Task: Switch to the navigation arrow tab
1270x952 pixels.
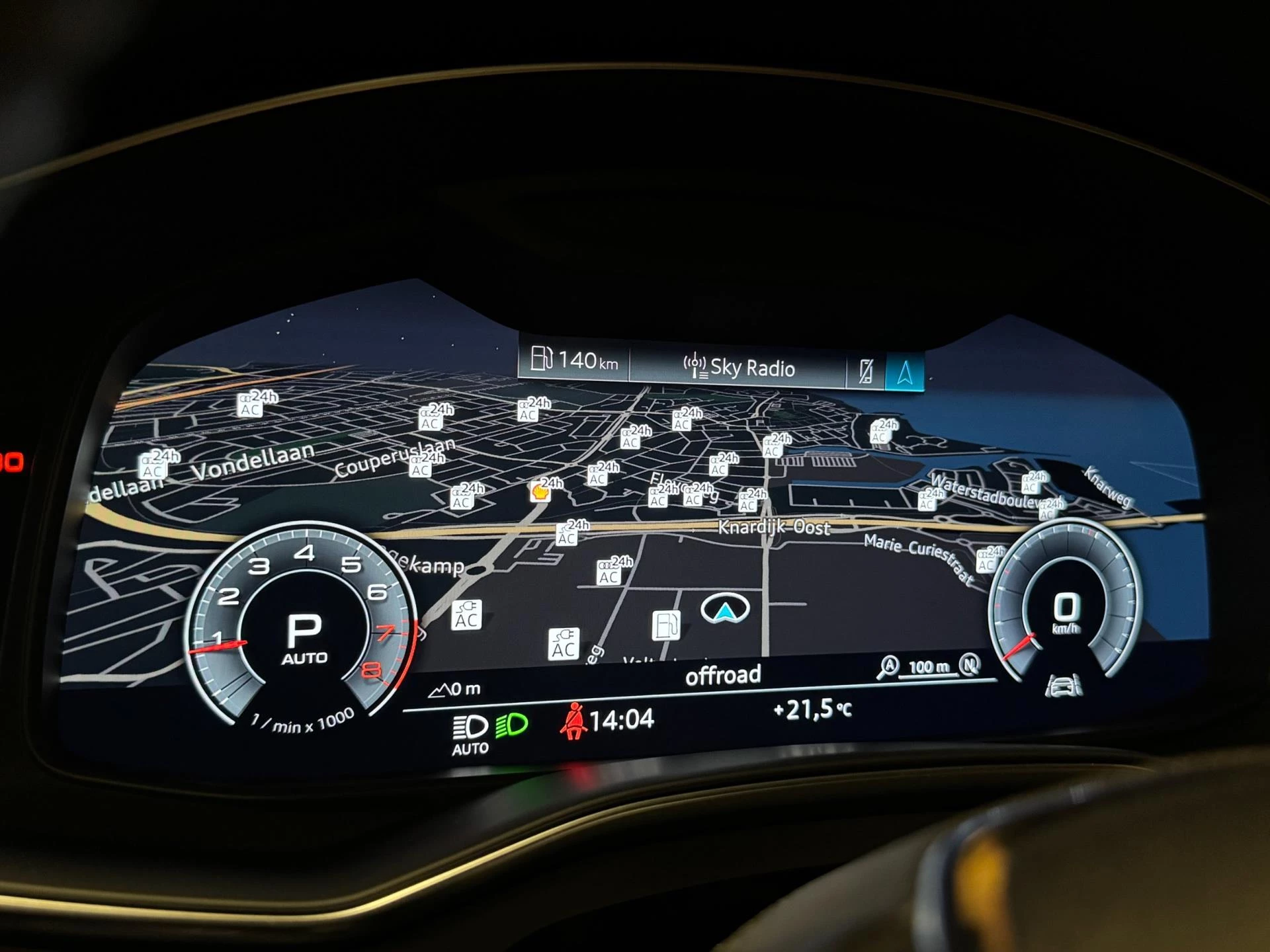Action: point(904,373)
